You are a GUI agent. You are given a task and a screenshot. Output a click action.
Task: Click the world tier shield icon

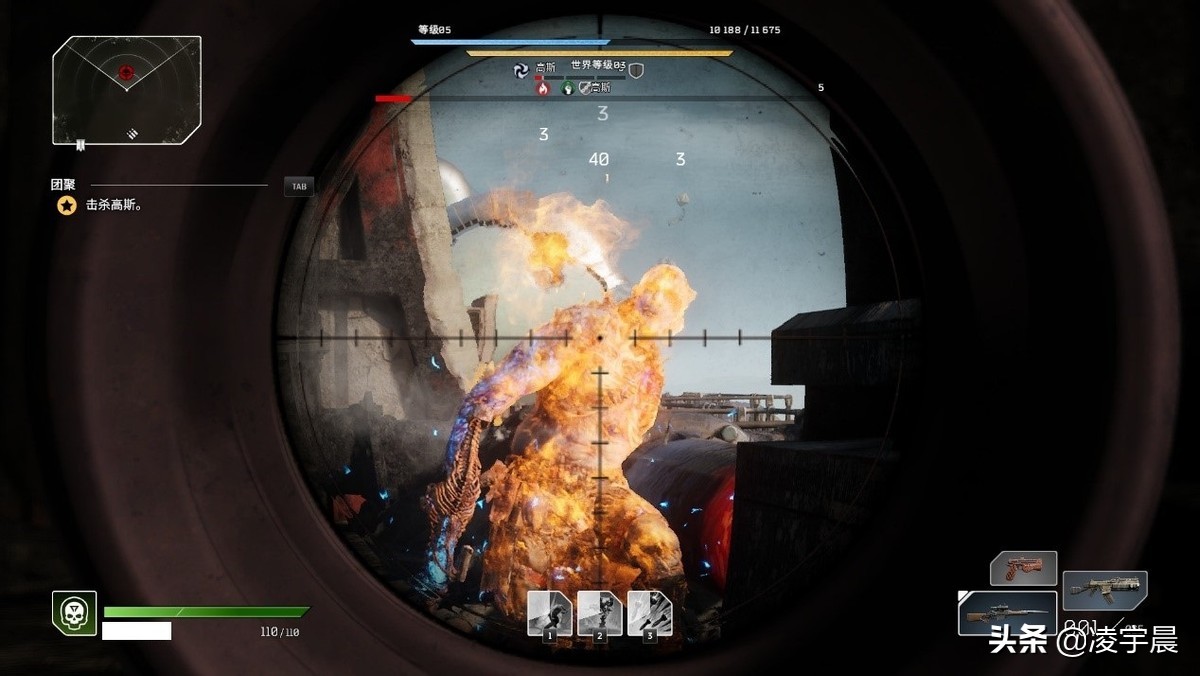(636, 70)
